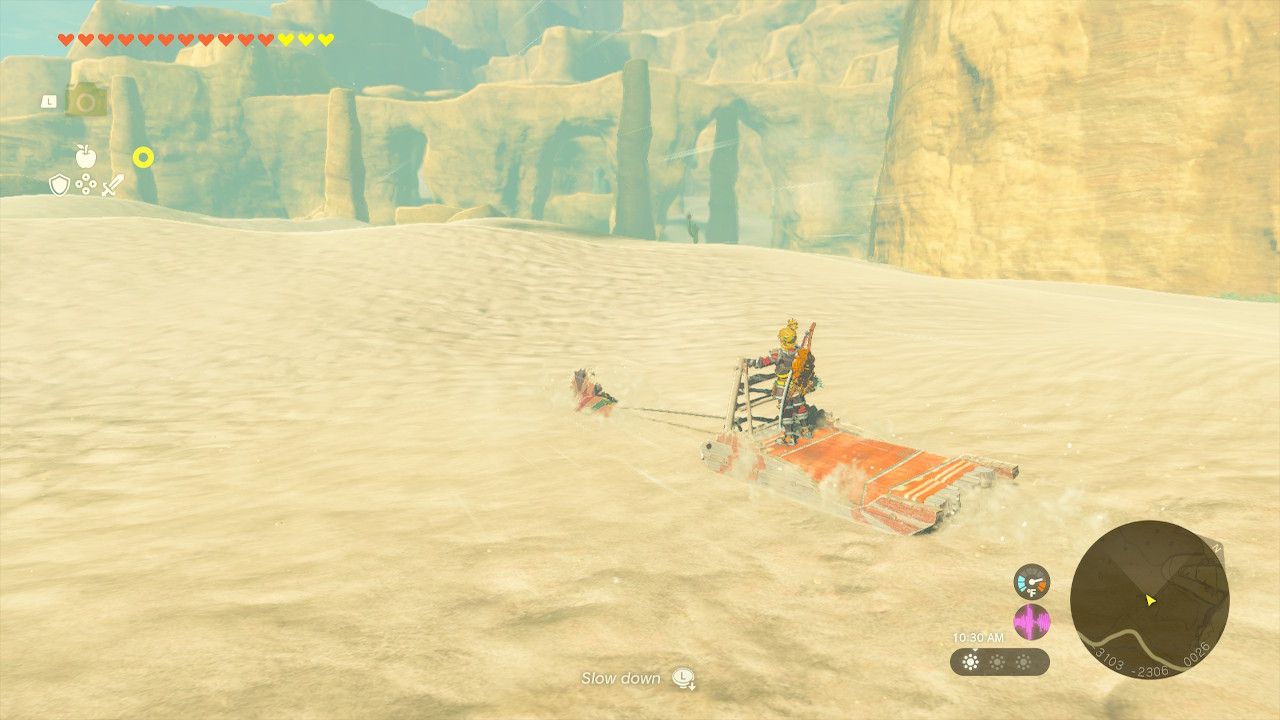Click the pink noise meter indicator
Image resolution: width=1280 pixels, height=720 pixels.
point(1031,620)
